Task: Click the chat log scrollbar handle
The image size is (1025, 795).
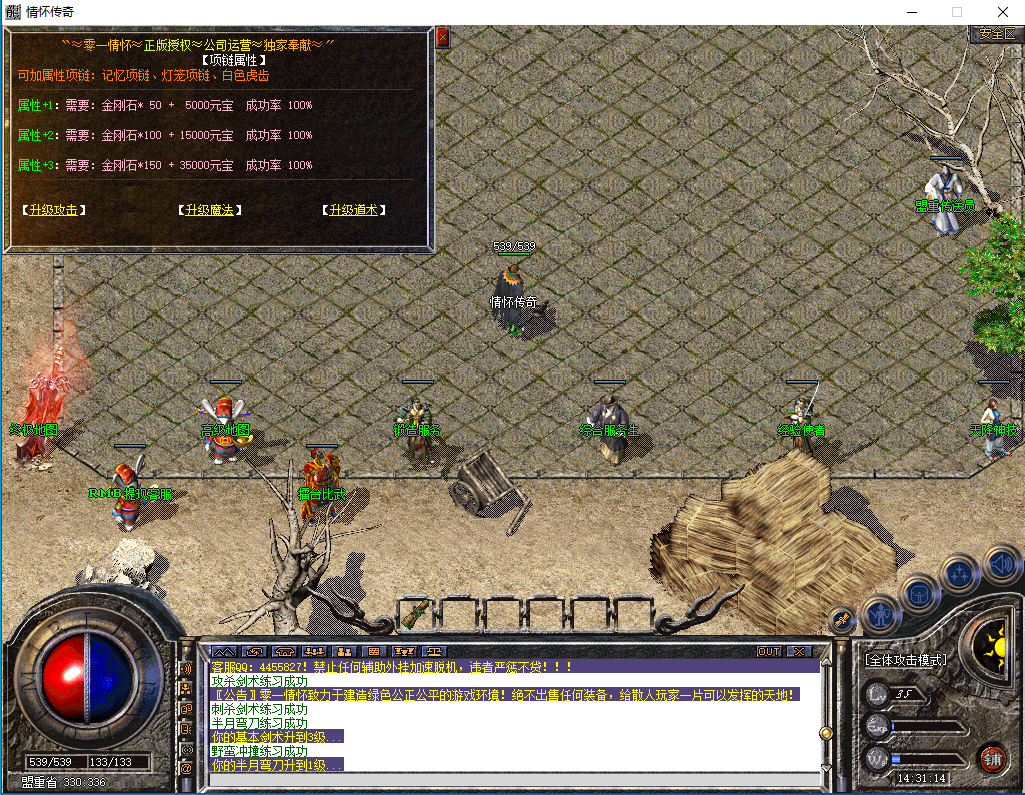Action: click(826, 733)
